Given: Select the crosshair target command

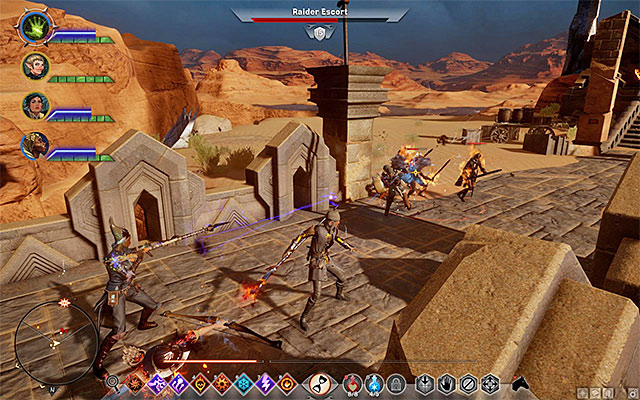Looking at the screenshot, I should coord(490,382).
